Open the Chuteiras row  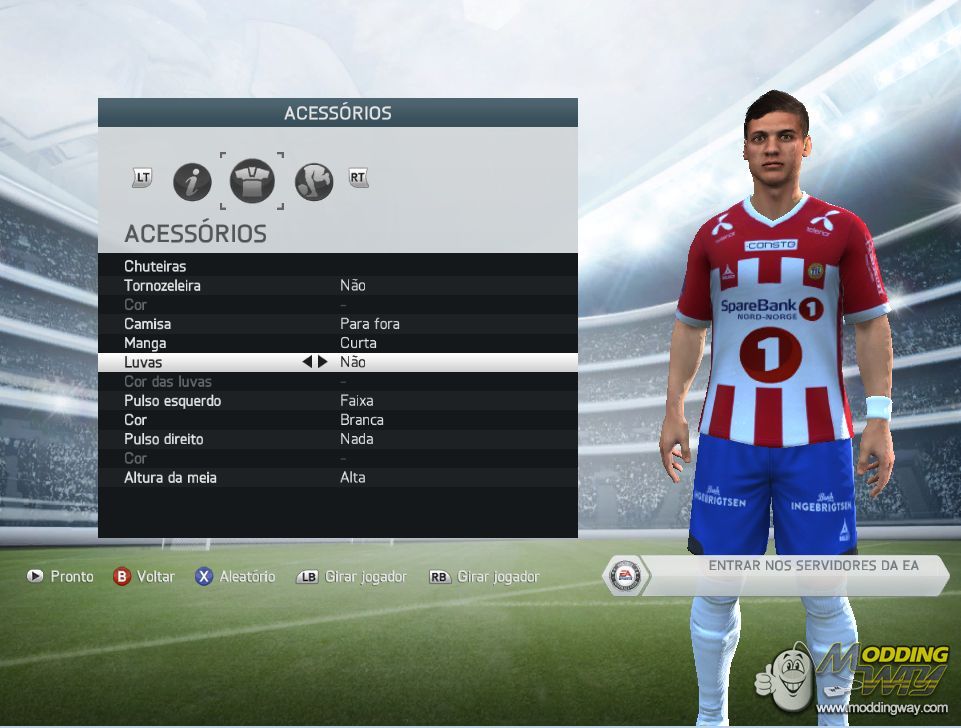pyautogui.click(x=337, y=266)
